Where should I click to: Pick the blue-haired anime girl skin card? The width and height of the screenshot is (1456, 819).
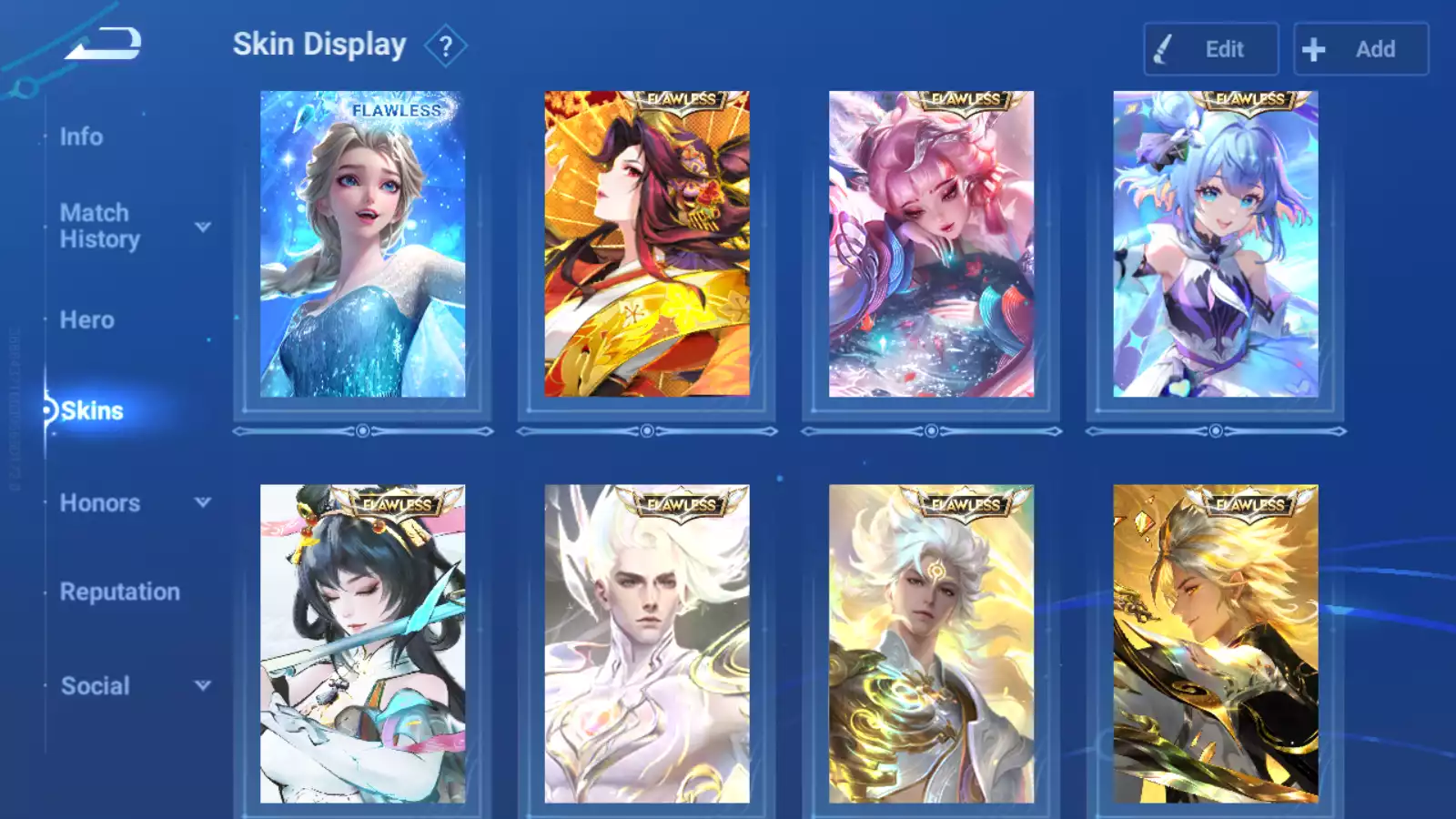pos(1215,244)
